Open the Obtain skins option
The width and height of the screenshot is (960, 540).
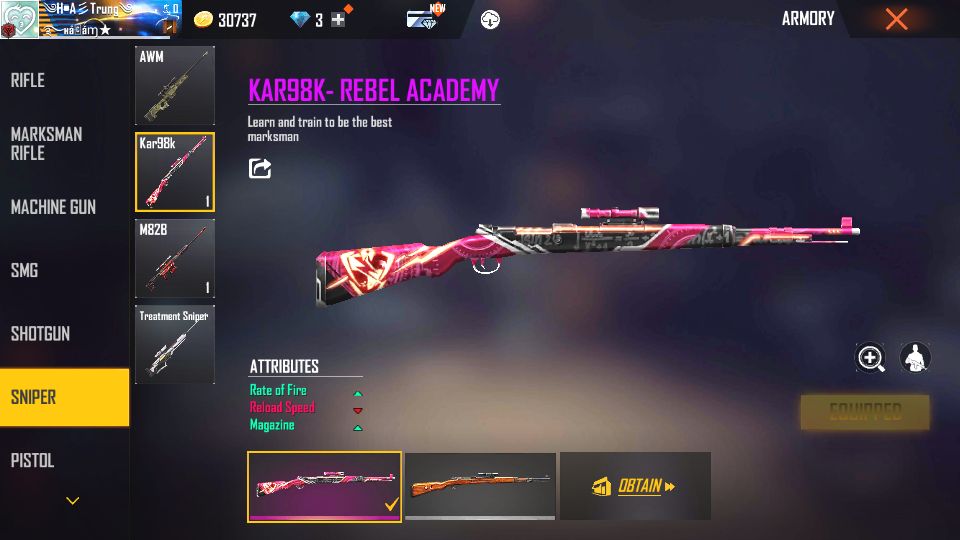pos(635,486)
